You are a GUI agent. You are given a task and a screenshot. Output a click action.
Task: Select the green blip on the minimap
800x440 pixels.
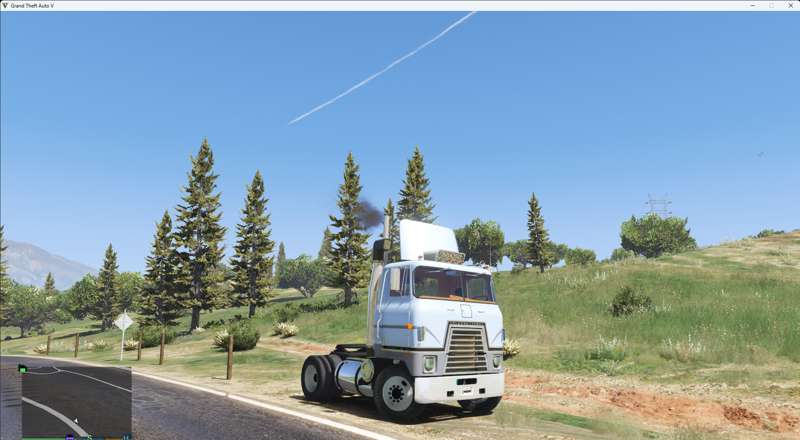coord(23,369)
